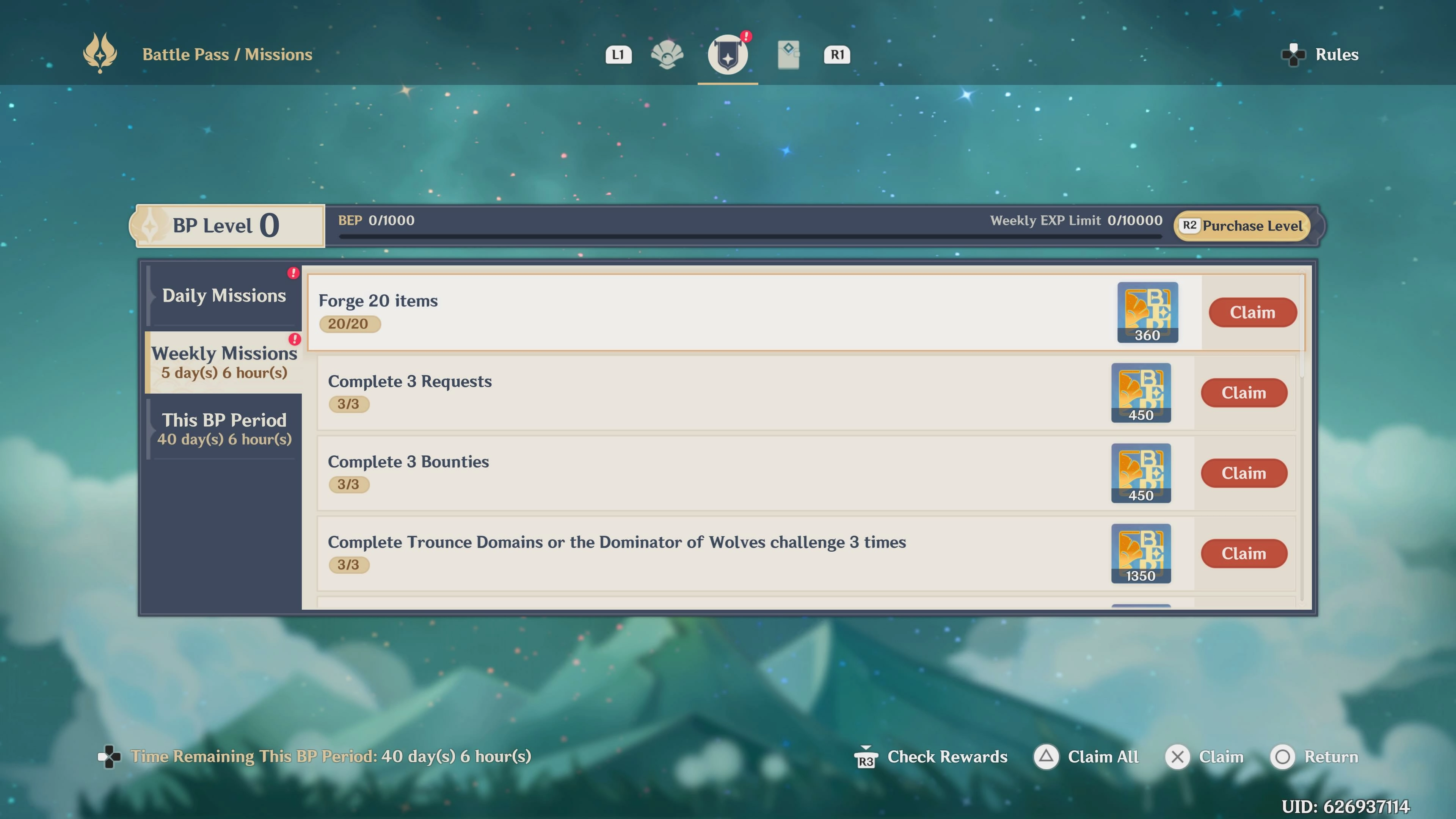This screenshot has height=819, width=1456.
Task: Select the 1350 BEP reward icon
Action: (1141, 553)
